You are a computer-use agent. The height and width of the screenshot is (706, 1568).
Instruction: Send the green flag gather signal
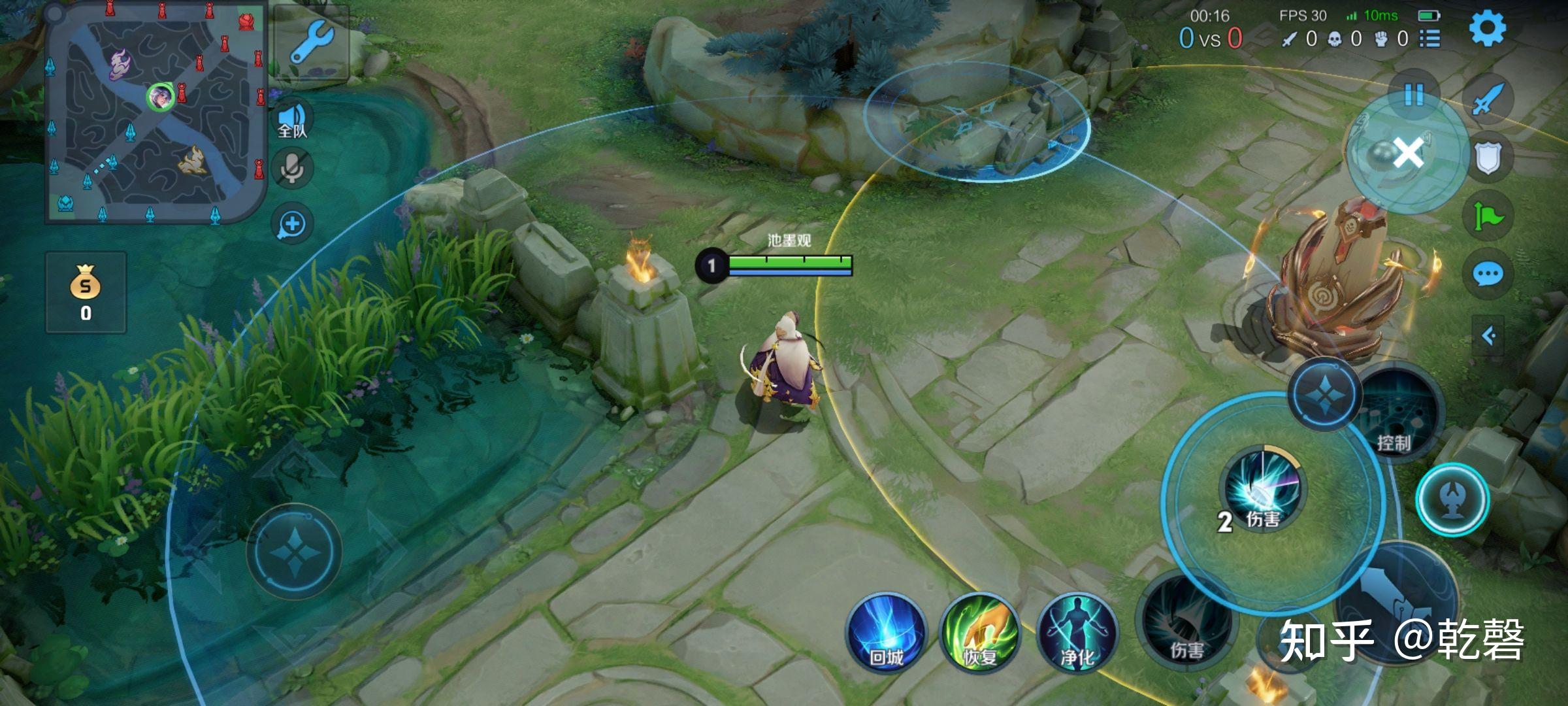(1488, 216)
